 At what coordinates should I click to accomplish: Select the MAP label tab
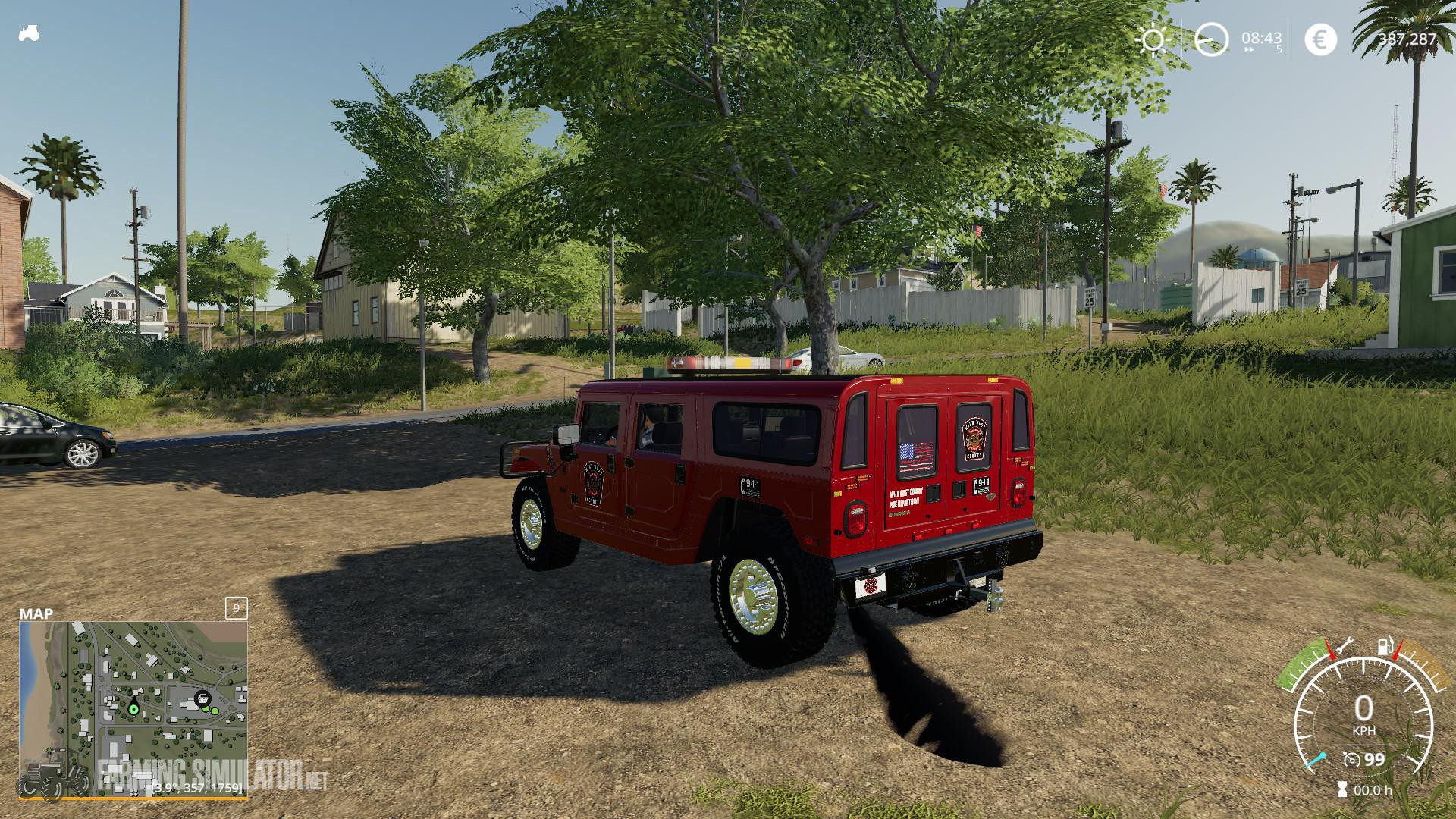[x=36, y=612]
